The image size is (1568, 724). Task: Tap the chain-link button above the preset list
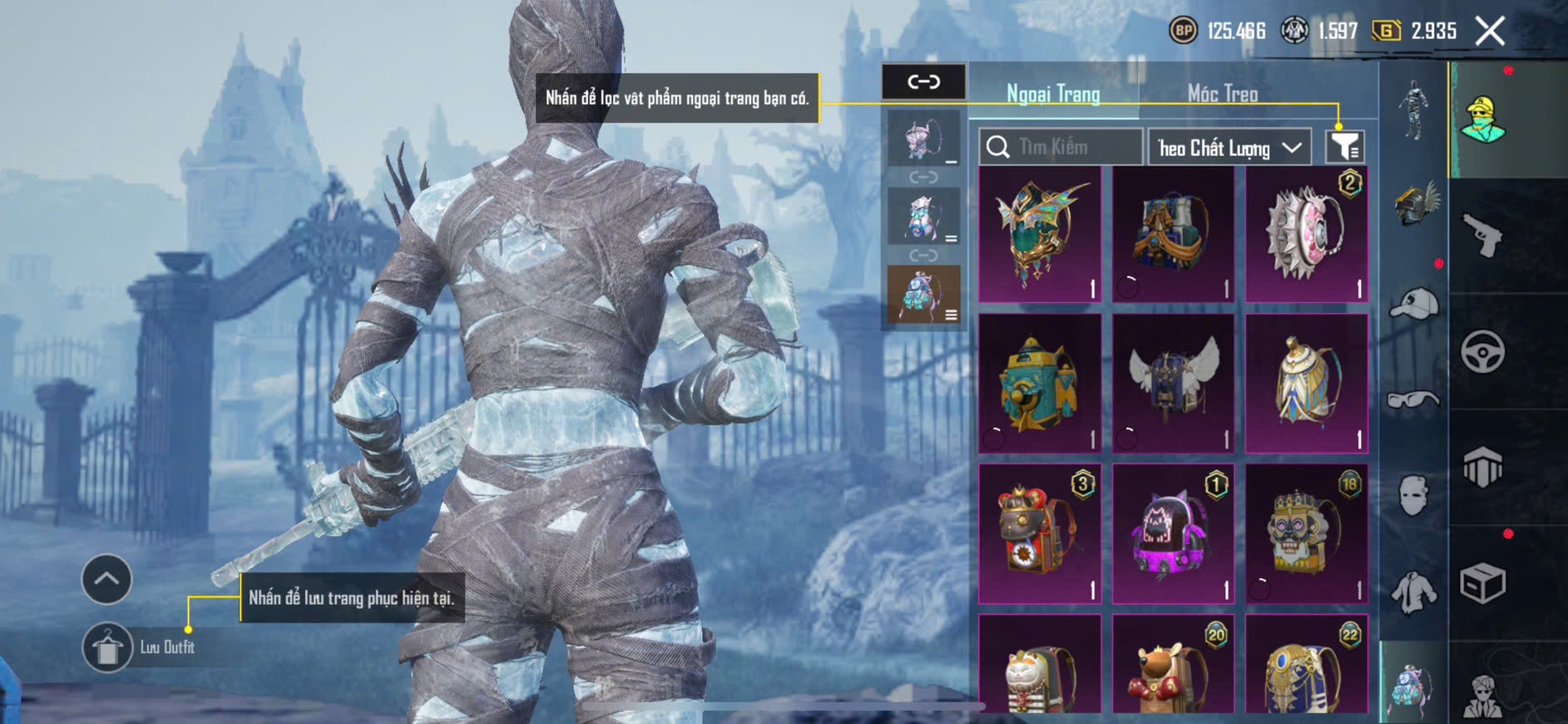point(923,82)
